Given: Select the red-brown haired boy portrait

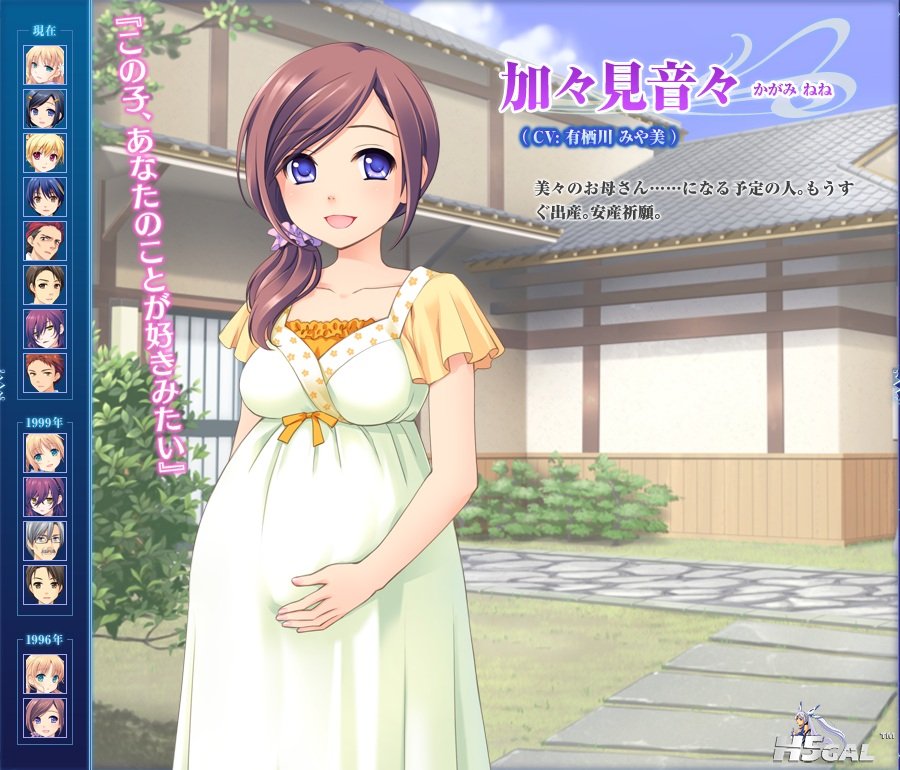Looking at the screenshot, I should (x=45, y=373).
